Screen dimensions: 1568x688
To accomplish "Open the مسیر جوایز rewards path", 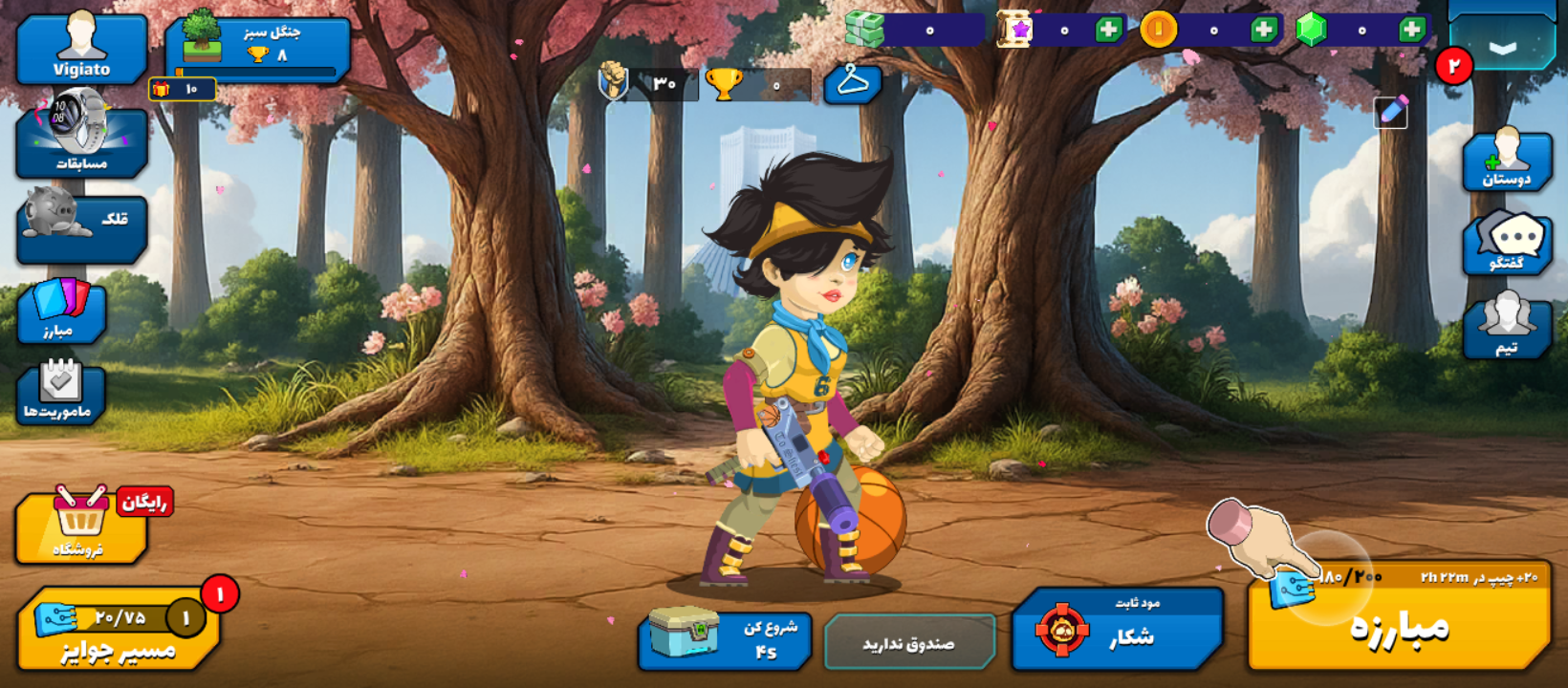I will [x=118, y=631].
